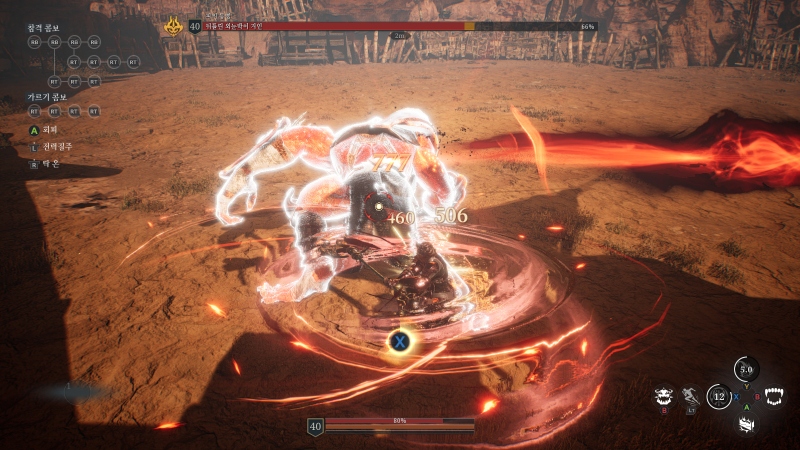This screenshot has height=450, width=800.
Task: Select the golden boss emblem icon
Action: click(x=172, y=26)
